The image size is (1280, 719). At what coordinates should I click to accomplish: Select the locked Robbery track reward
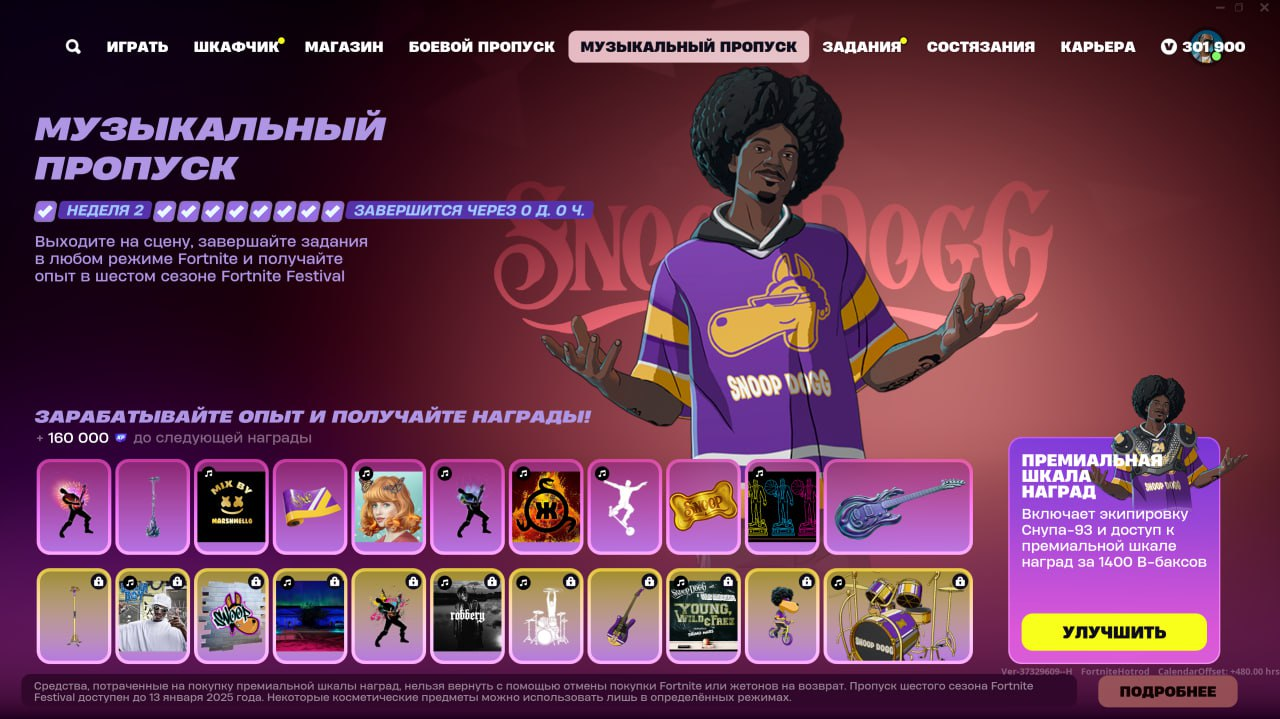pos(467,616)
